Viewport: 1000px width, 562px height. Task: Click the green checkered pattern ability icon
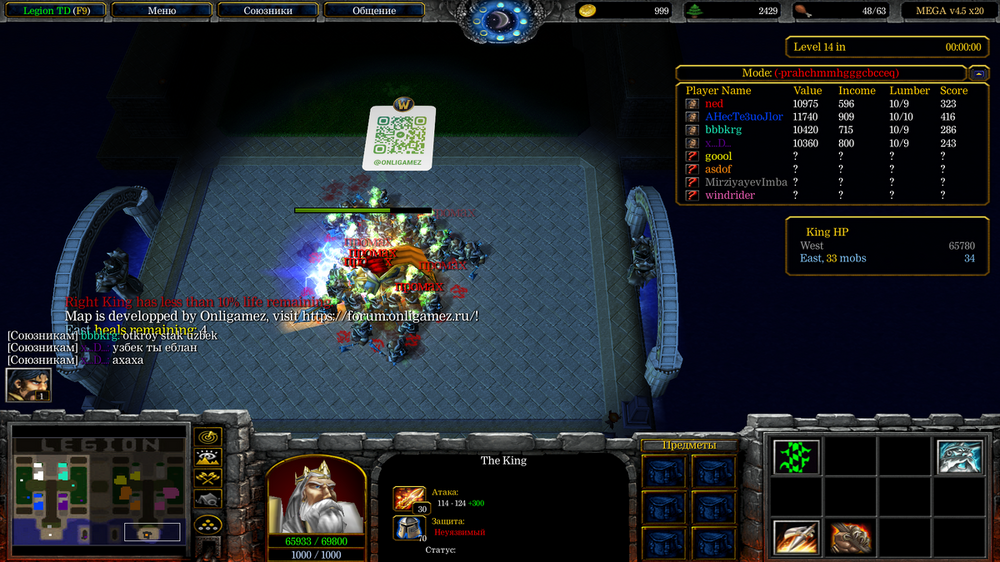[796, 456]
